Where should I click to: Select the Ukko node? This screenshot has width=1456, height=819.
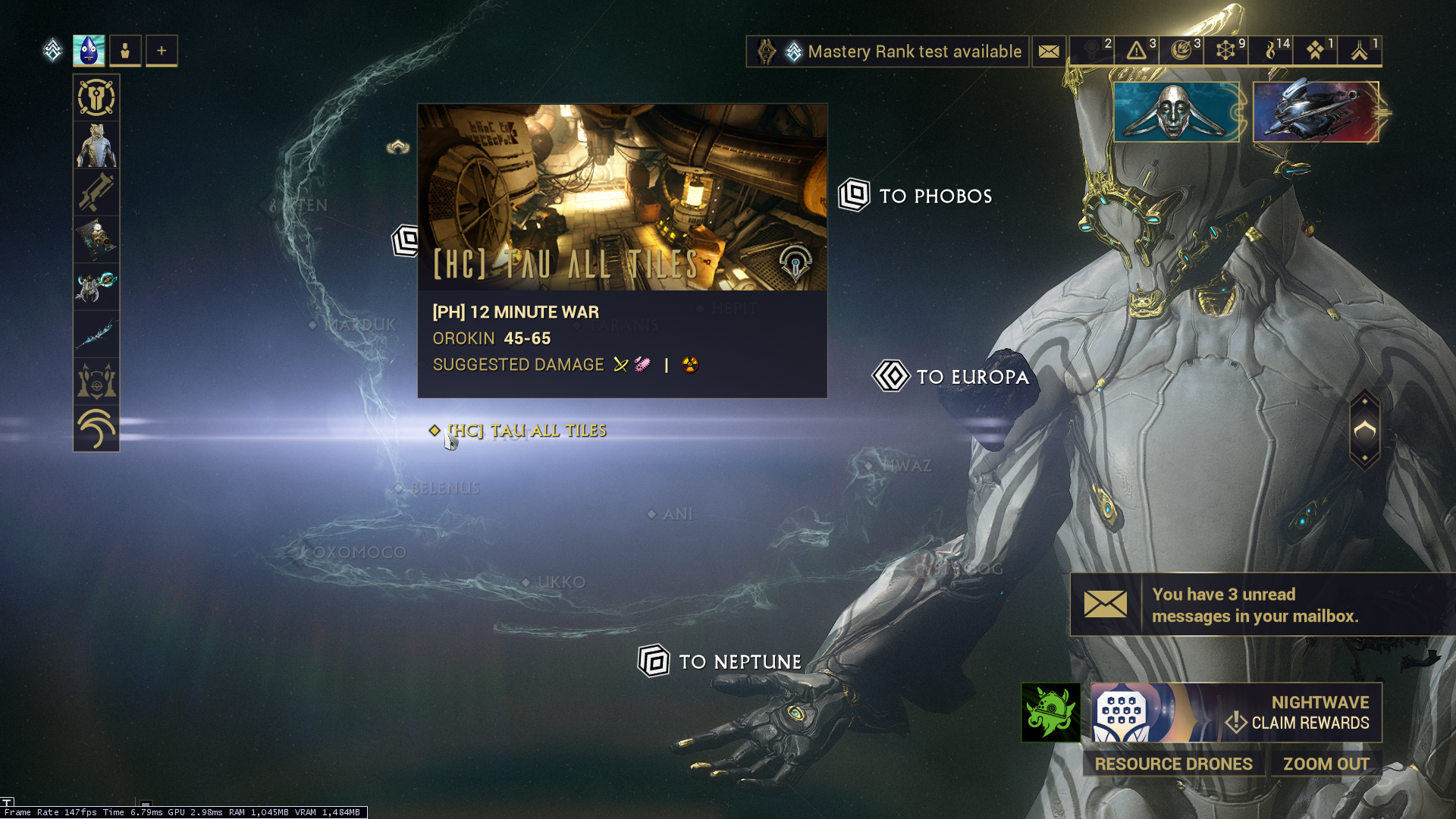(560, 582)
